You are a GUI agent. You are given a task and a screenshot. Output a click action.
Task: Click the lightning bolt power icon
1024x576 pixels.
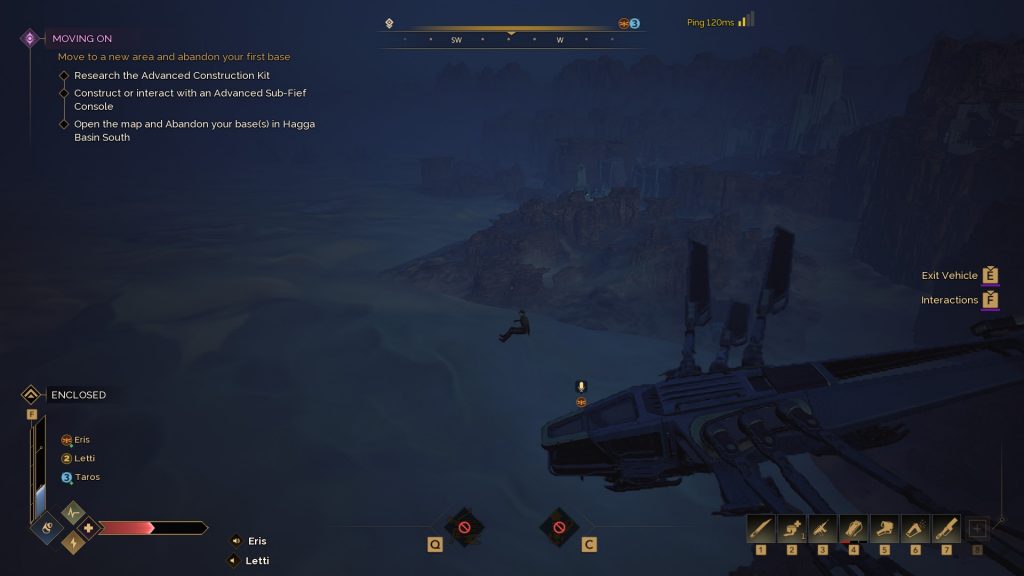[74, 542]
